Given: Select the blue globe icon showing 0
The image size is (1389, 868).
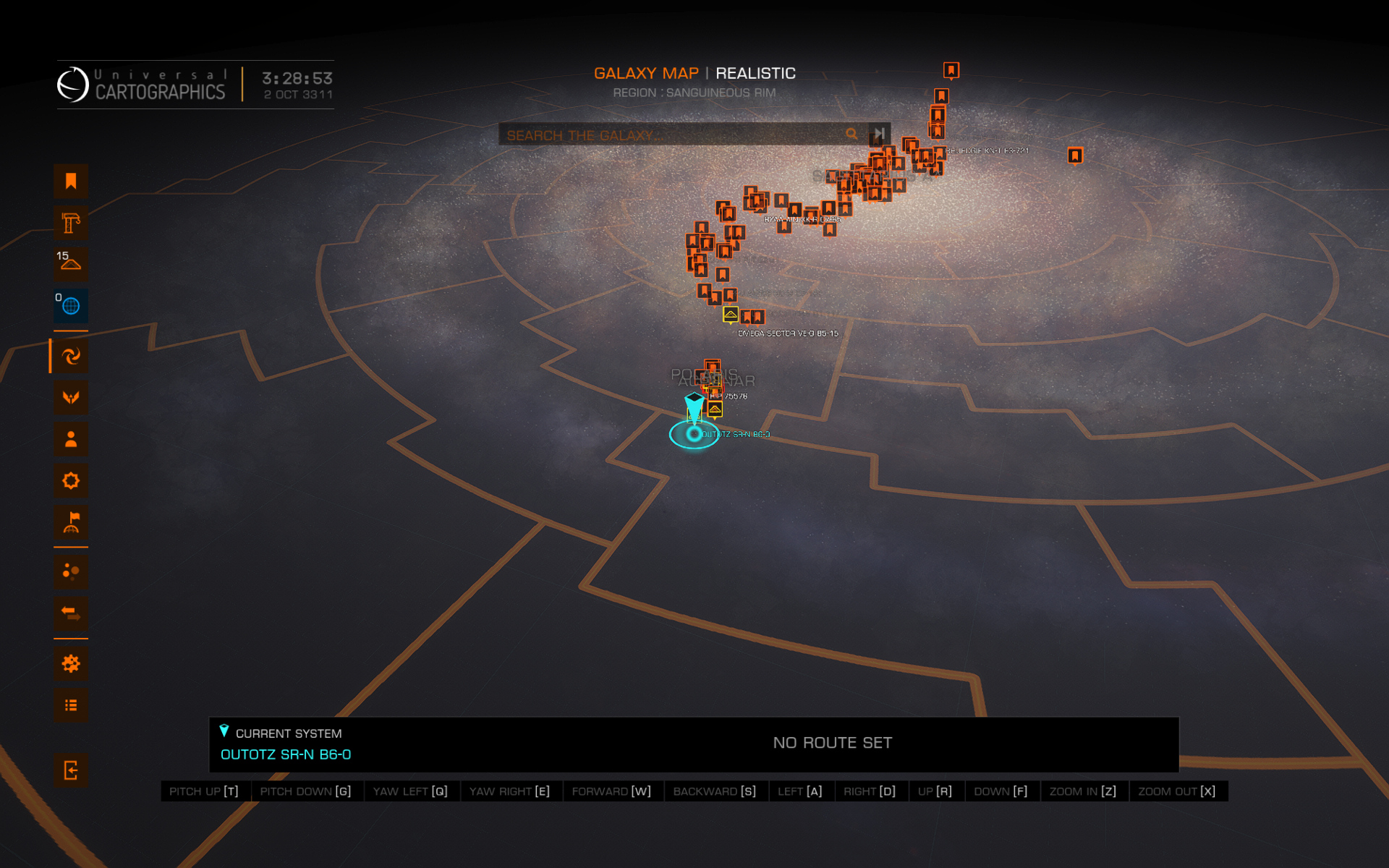Looking at the screenshot, I should (71, 306).
